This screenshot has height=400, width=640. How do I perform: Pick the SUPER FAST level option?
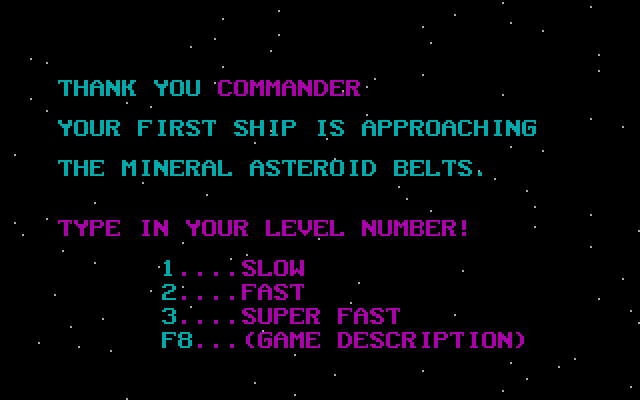(x=320, y=316)
